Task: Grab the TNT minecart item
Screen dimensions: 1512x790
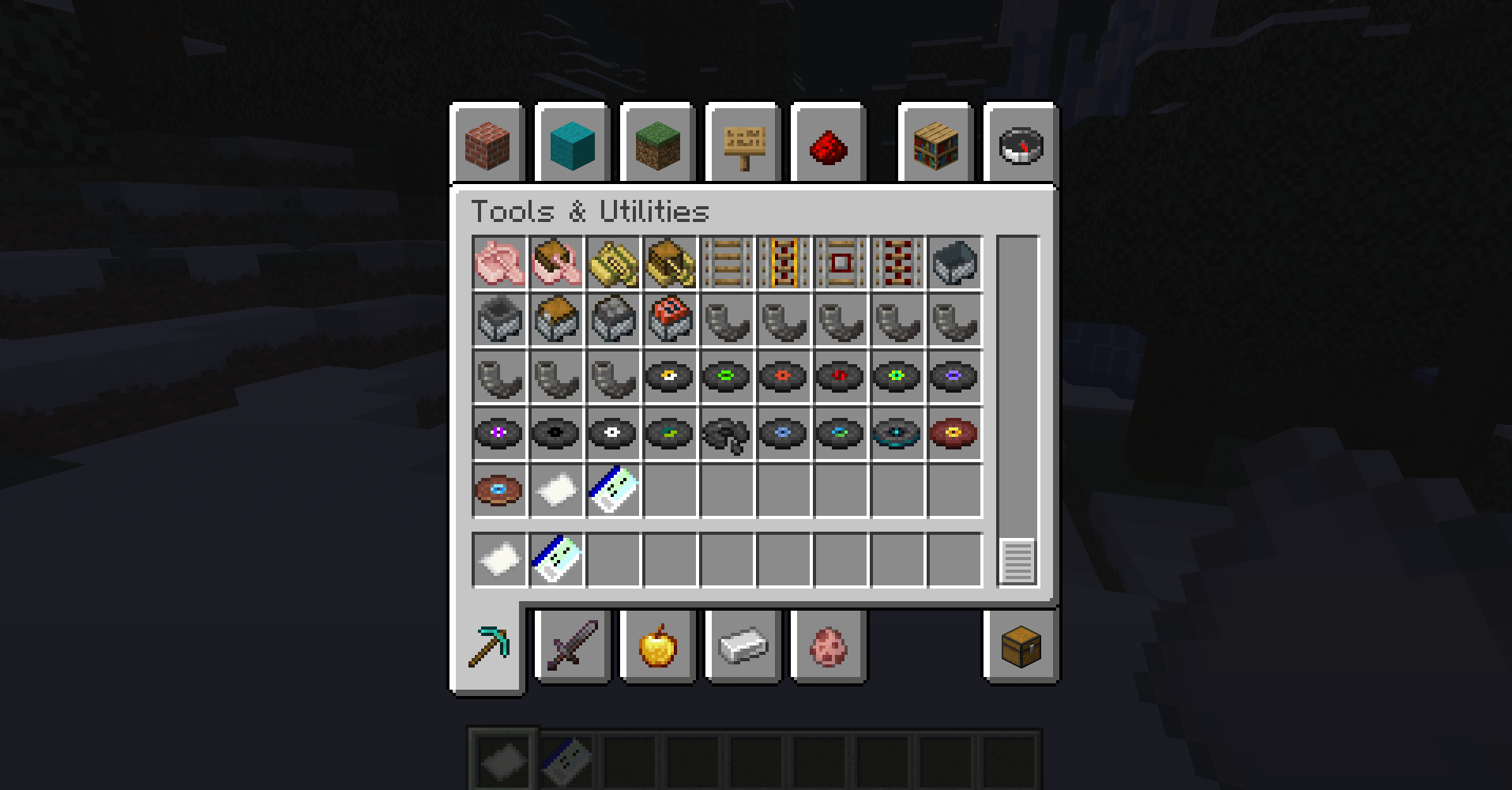Action: 669,321
